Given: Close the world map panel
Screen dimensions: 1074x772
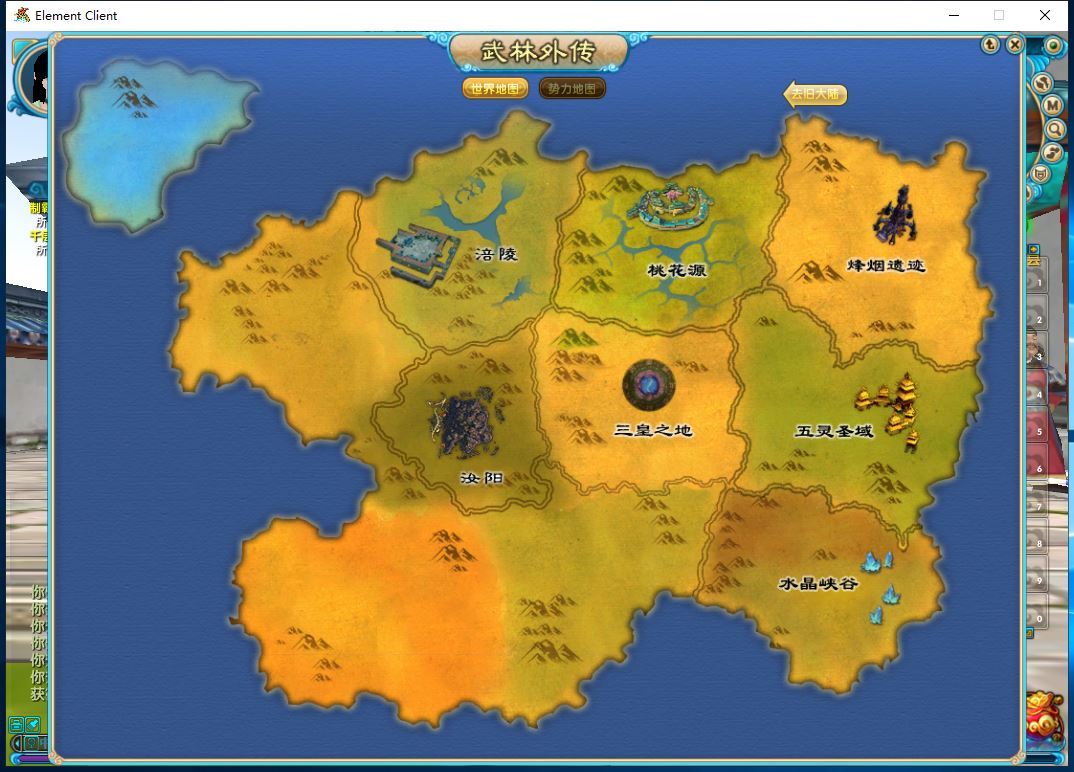Looking at the screenshot, I should point(1014,44).
